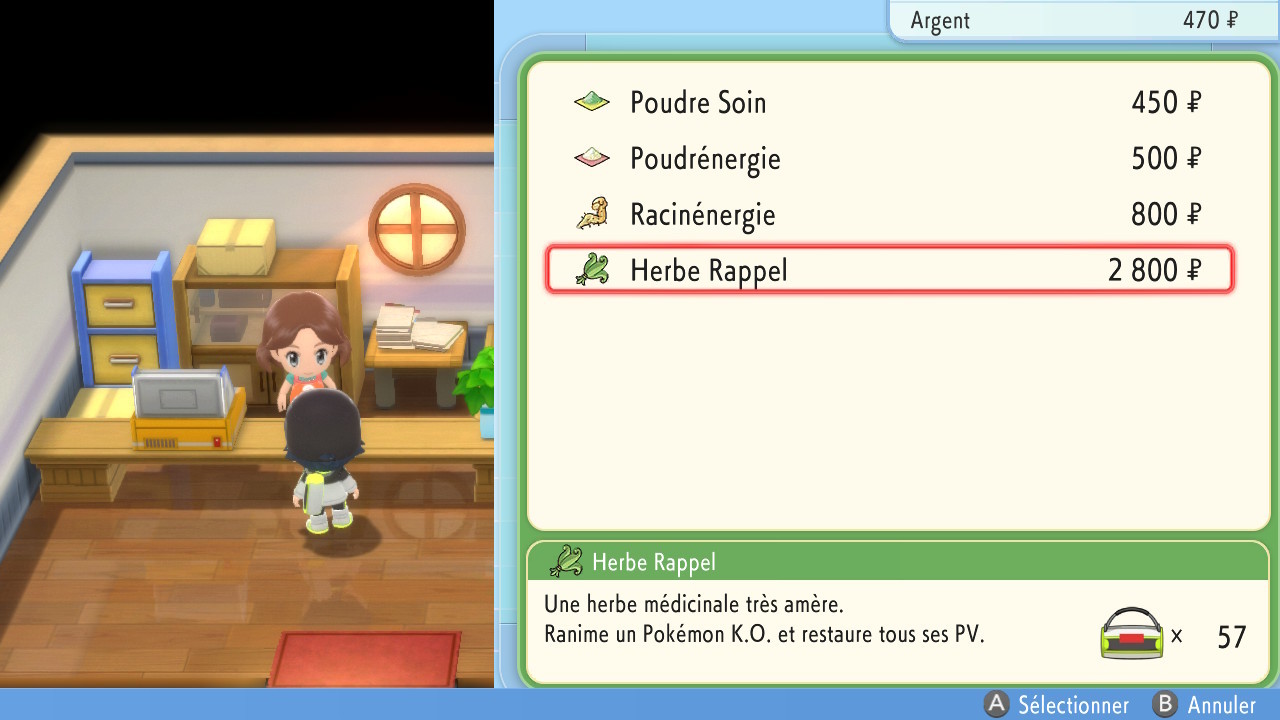Select the highlighted Herbe Rappel shop entry
Viewport: 1280px width, 720px height.
tap(890, 269)
